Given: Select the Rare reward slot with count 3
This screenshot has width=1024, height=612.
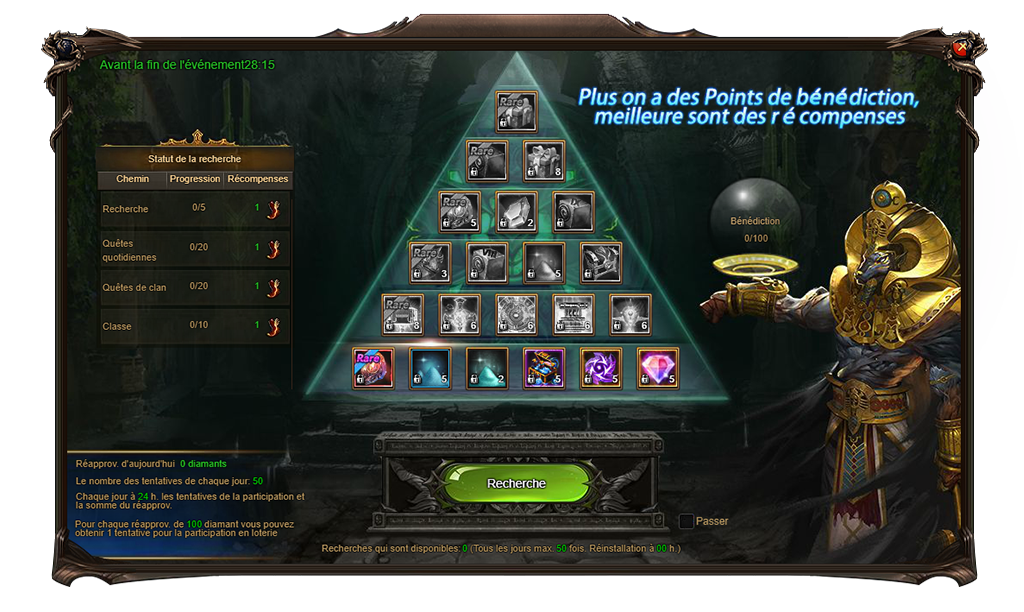Looking at the screenshot, I should tap(430, 263).
